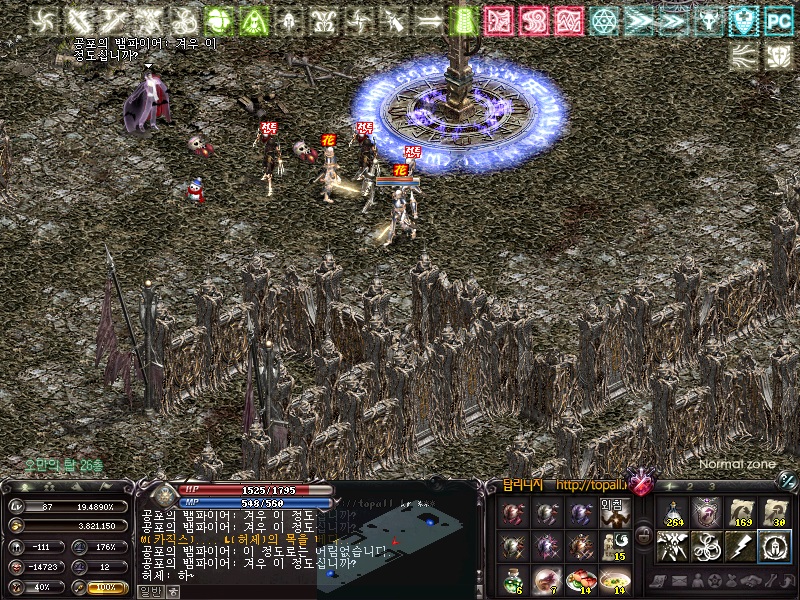
Task: Switch to hotbar page 2
Action: pos(689,486)
